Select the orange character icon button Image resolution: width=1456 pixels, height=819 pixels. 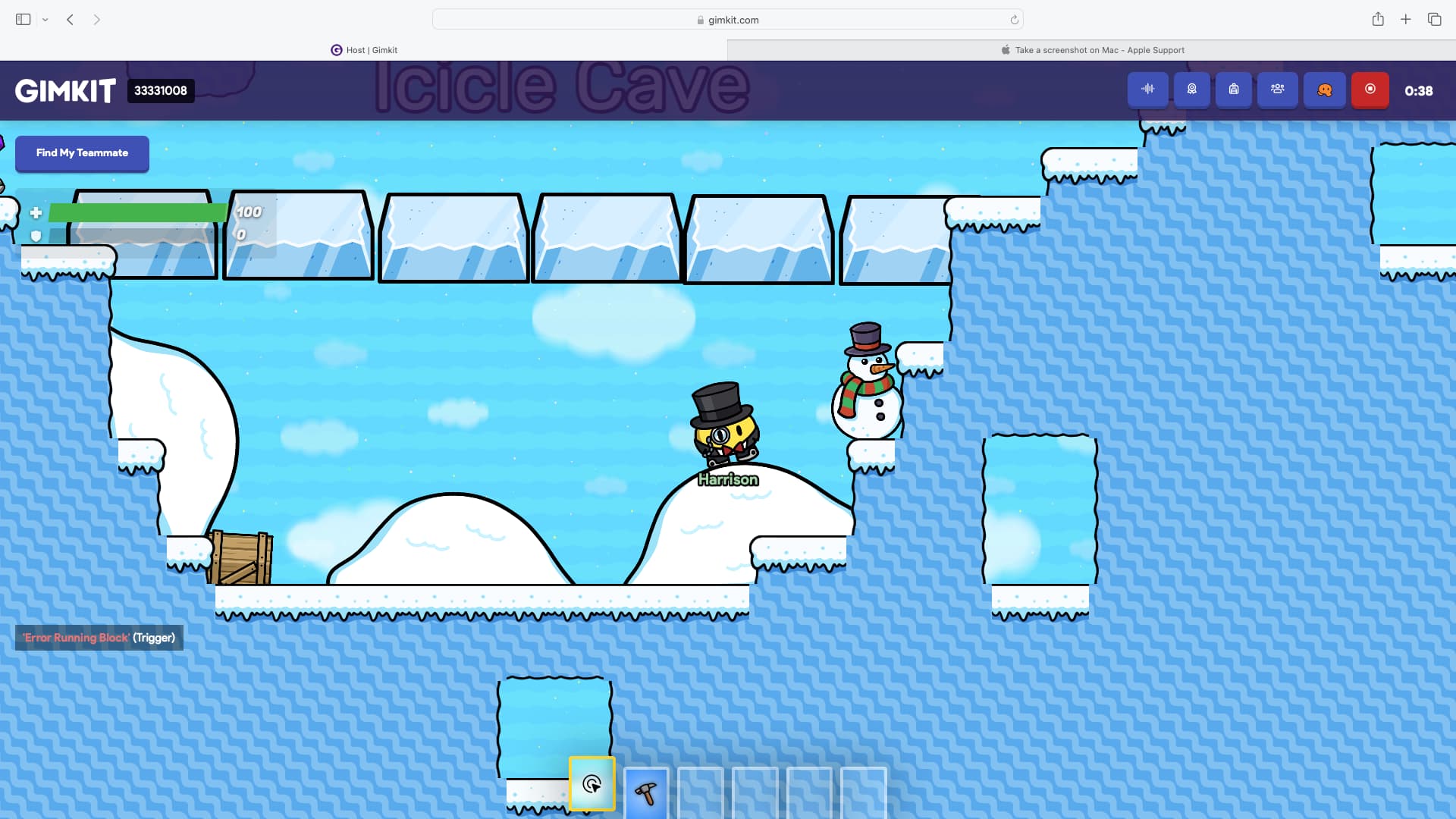click(x=1325, y=89)
